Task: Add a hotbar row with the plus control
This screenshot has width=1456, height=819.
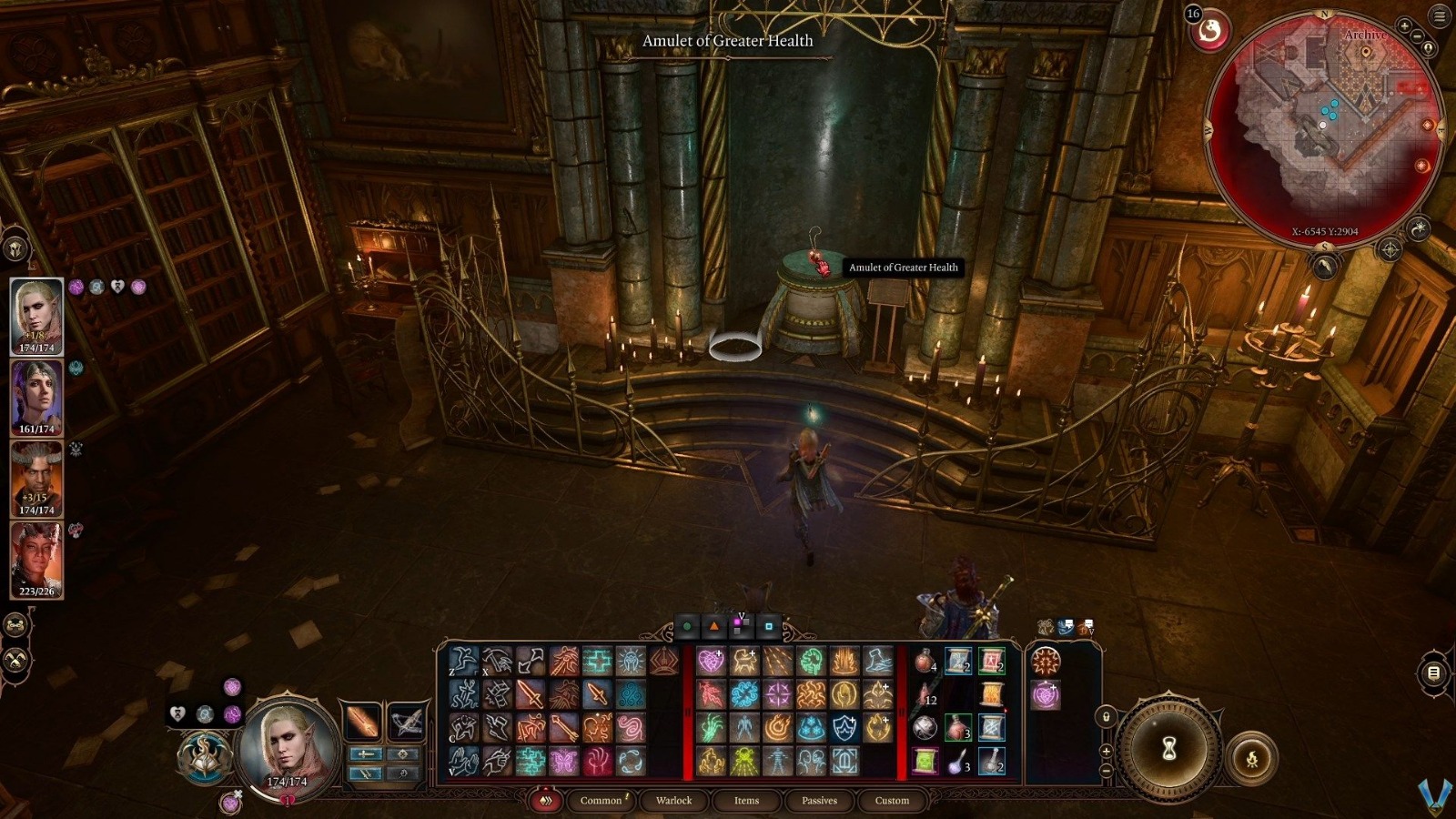Action: (x=1106, y=752)
